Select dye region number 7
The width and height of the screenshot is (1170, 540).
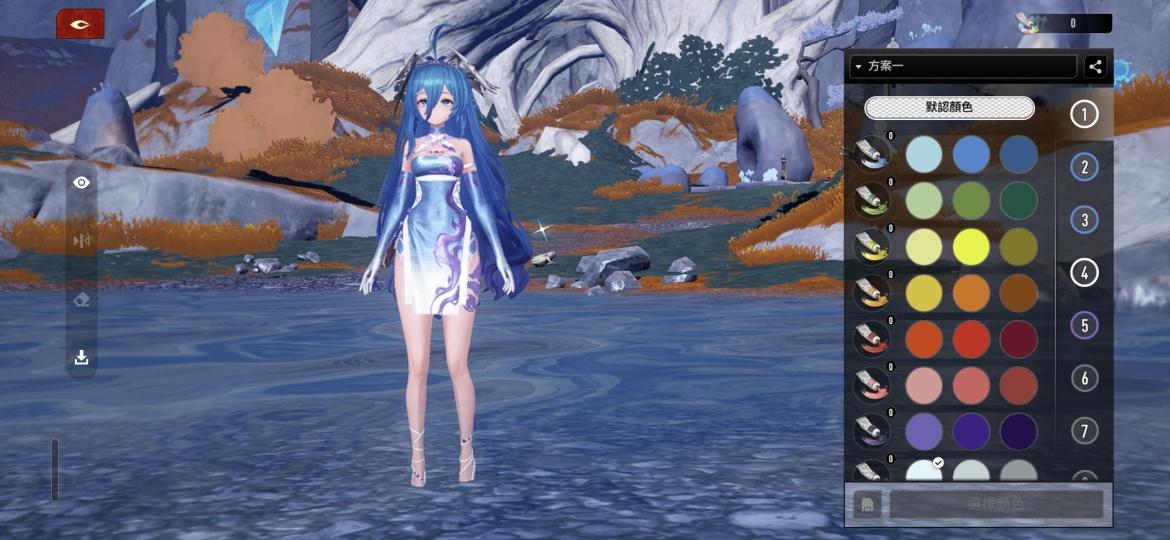coord(1084,431)
